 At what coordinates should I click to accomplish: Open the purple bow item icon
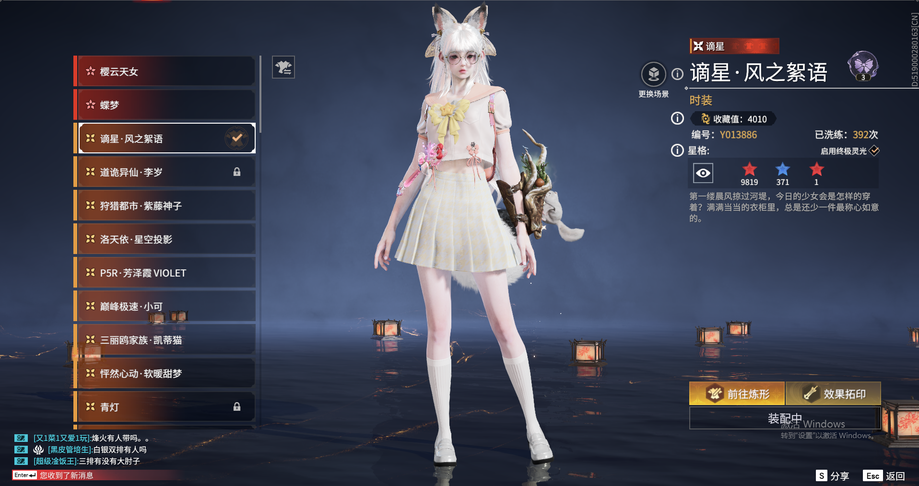click(x=861, y=67)
